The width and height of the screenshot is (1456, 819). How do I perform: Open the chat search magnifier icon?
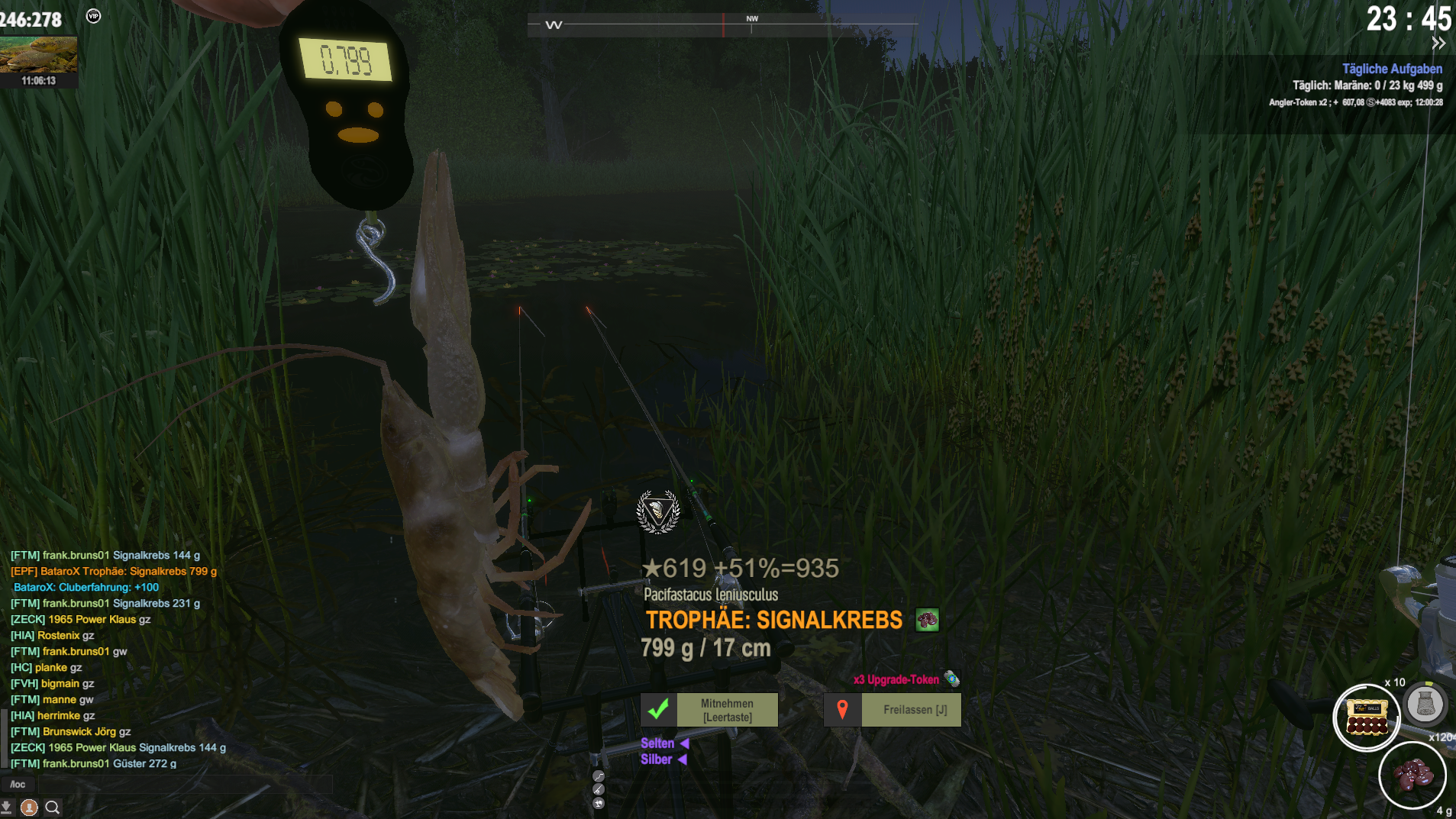[x=53, y=807]
